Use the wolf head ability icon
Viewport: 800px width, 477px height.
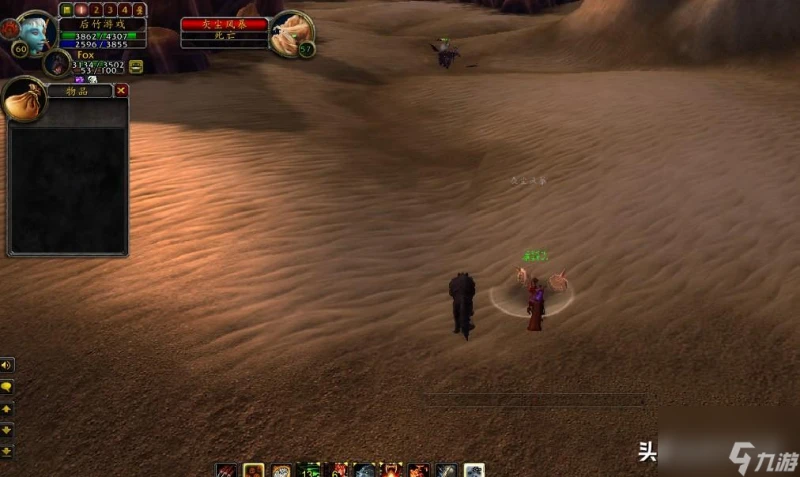(x=365, y=470)
